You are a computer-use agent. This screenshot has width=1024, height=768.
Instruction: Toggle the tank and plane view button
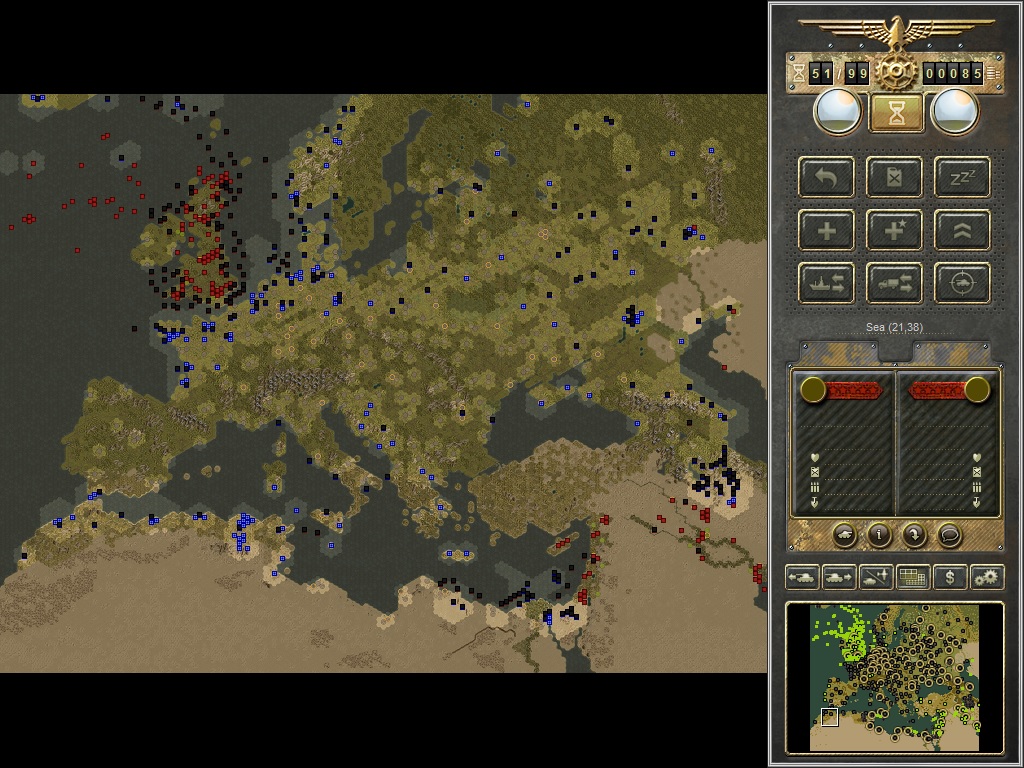876,577
